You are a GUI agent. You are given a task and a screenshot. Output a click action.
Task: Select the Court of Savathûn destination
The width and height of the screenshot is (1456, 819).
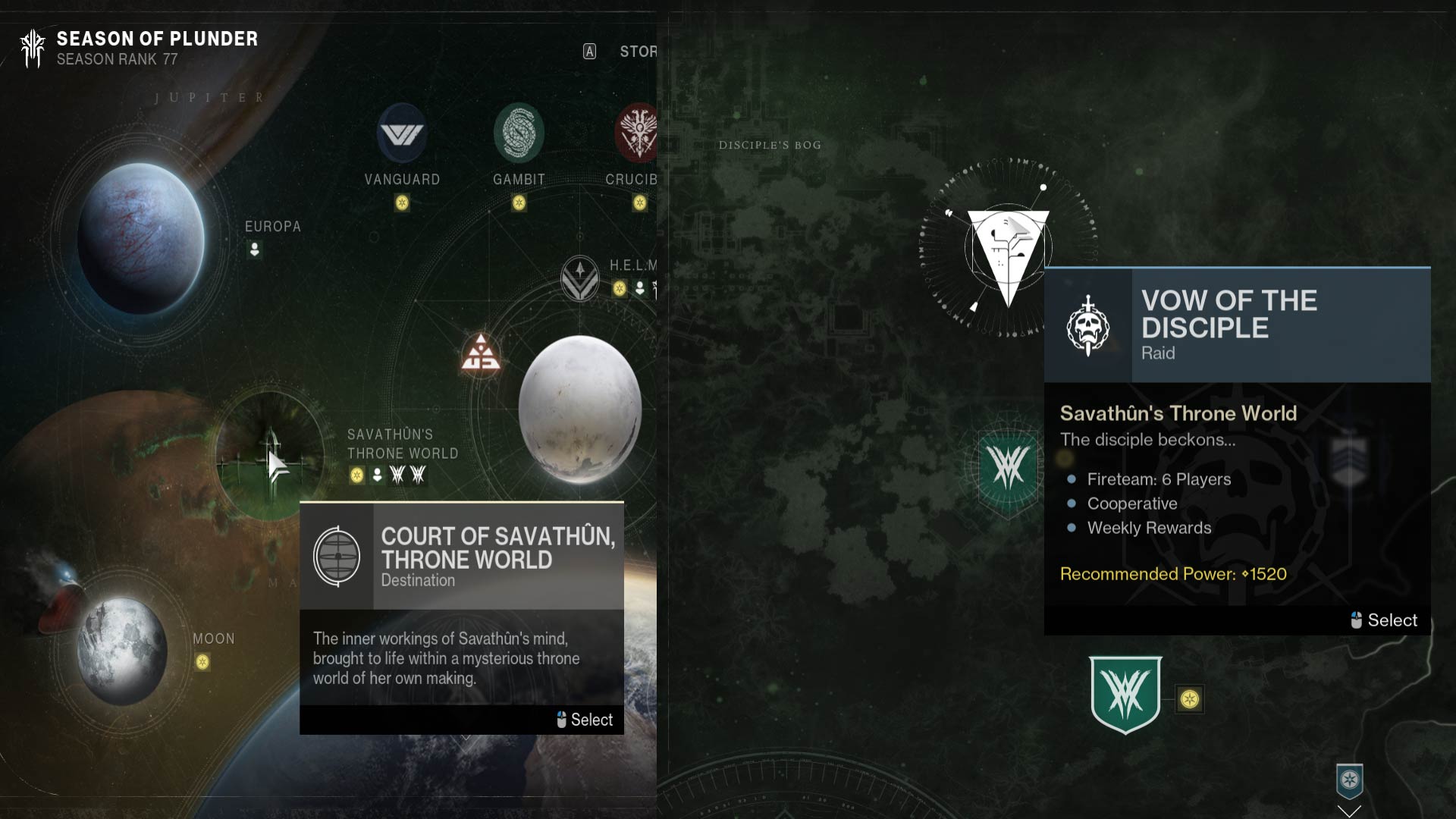(x=584, y=720)
